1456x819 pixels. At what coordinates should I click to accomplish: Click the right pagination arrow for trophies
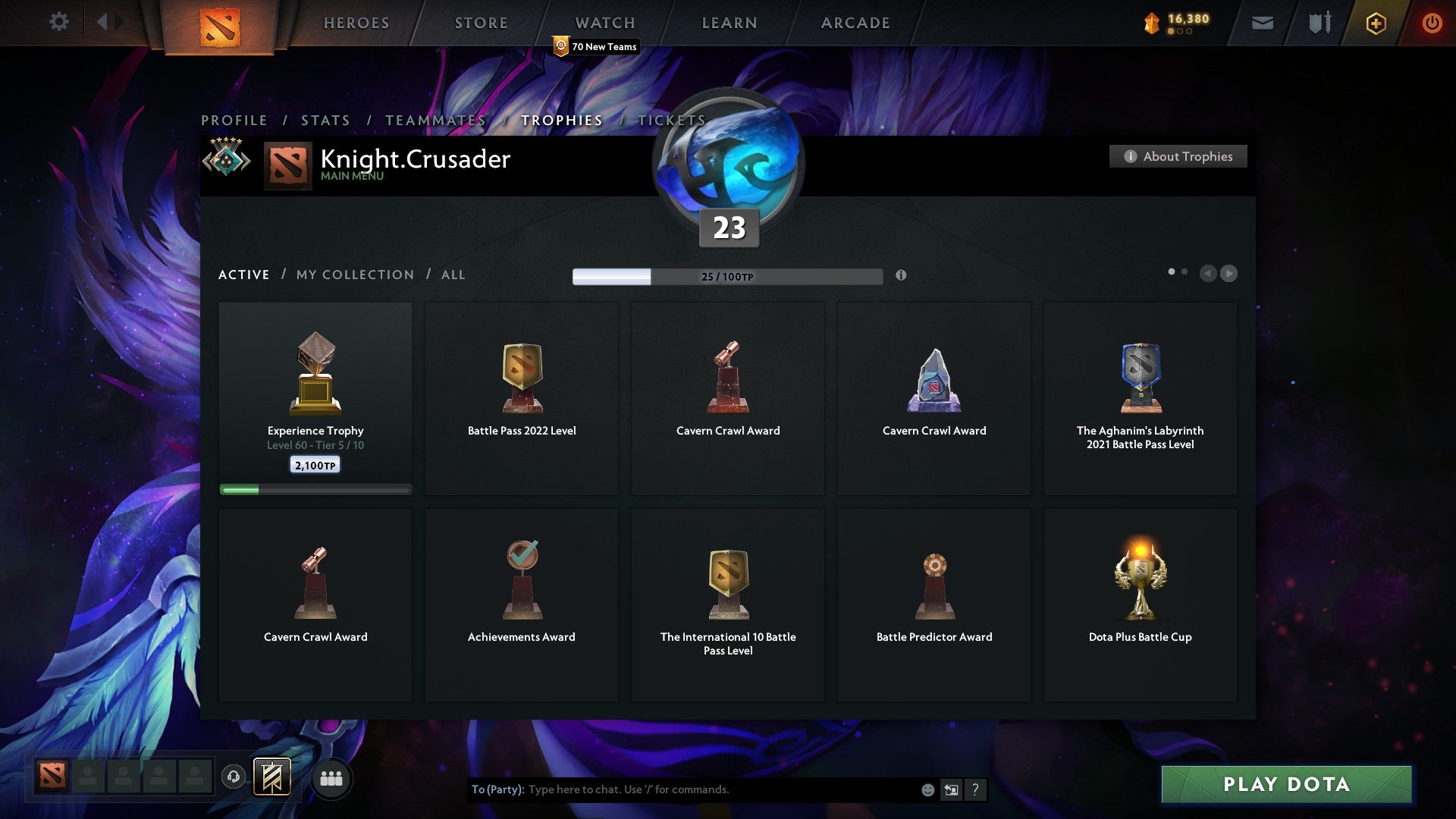(x=1229, y=274)
